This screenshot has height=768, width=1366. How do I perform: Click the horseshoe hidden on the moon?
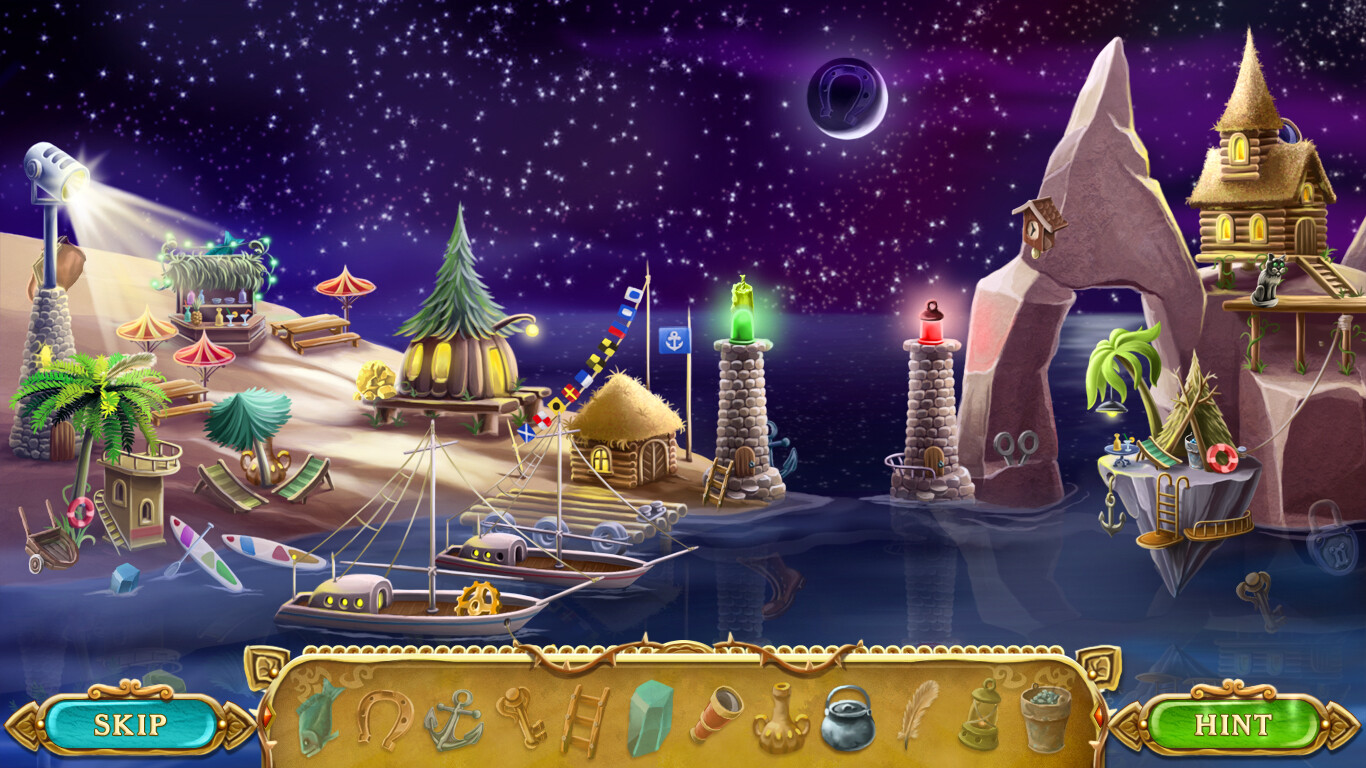point(843,97)
